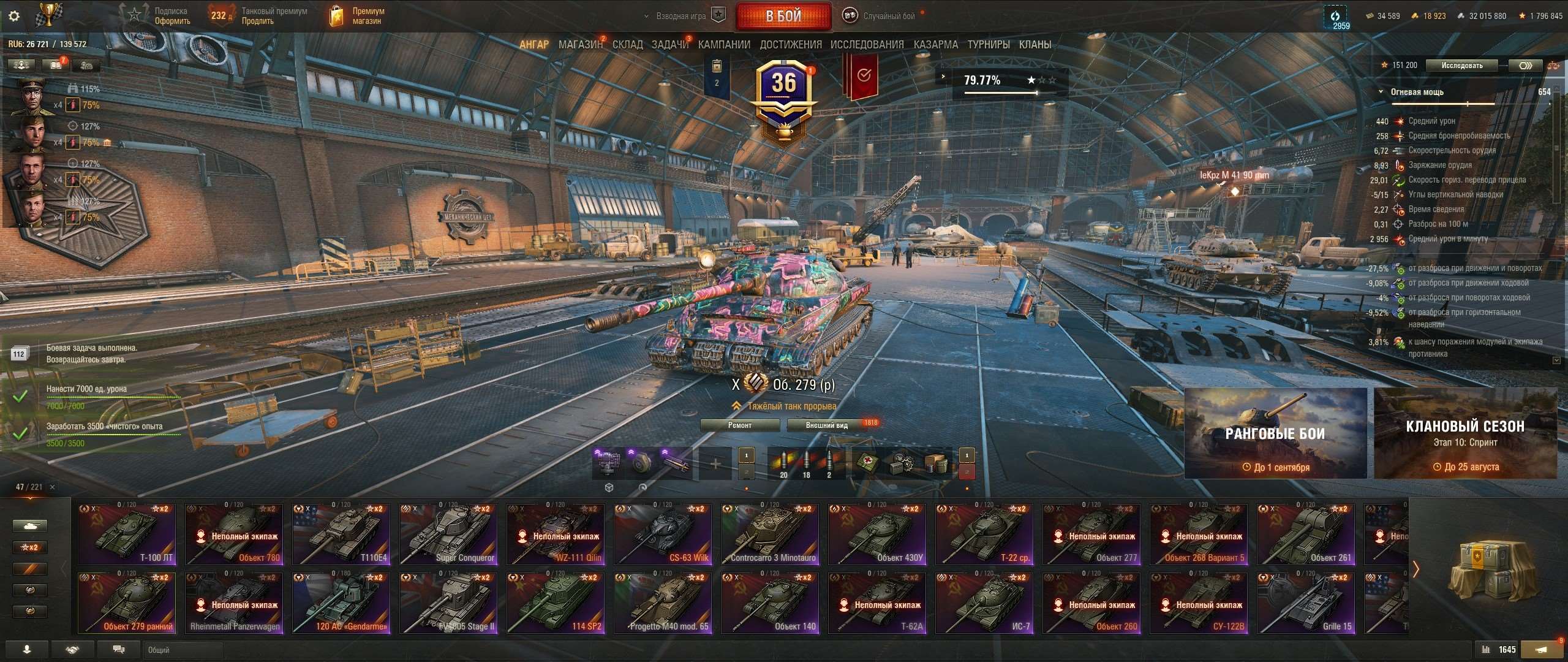1568x662 pixels.
Task: Choose the Super Conqueror tank card
Action: [x=448, y=534]
